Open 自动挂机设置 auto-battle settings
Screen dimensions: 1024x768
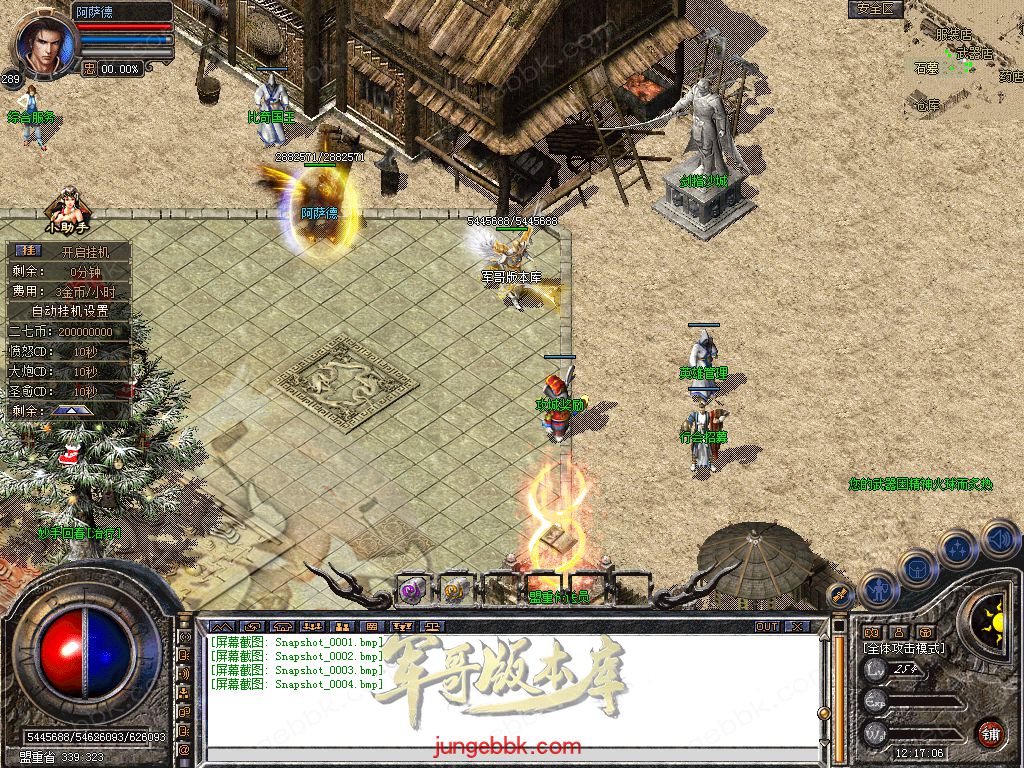pos(70,311)
